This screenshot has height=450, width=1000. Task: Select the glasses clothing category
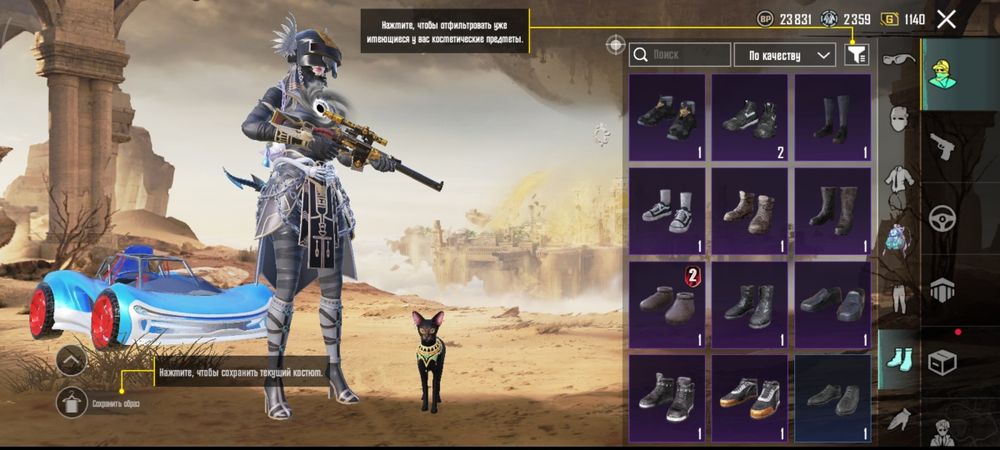tap(899, 60)
